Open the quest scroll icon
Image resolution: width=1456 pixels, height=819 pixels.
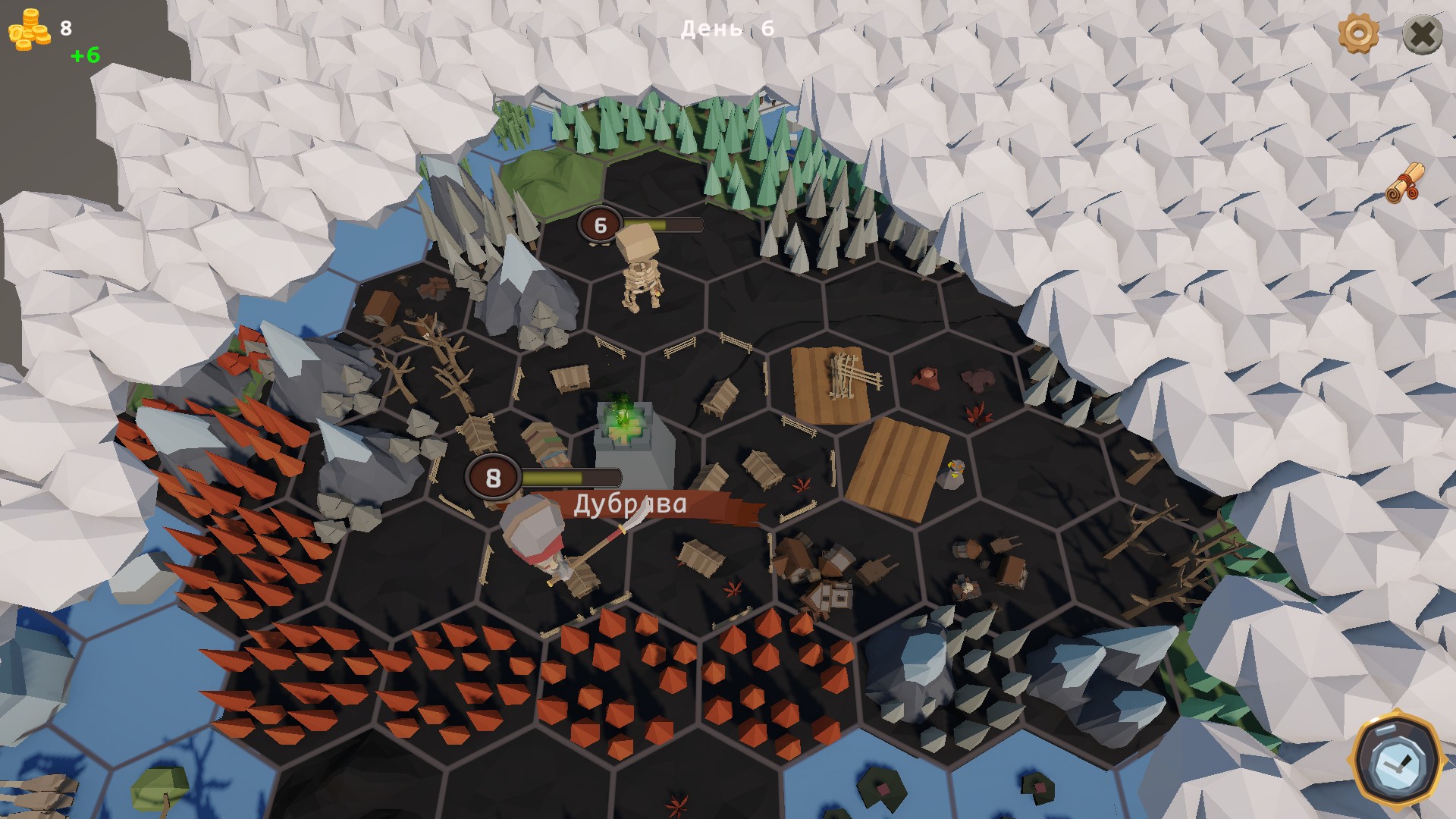pyautogui.click(x=1405, y=184)
